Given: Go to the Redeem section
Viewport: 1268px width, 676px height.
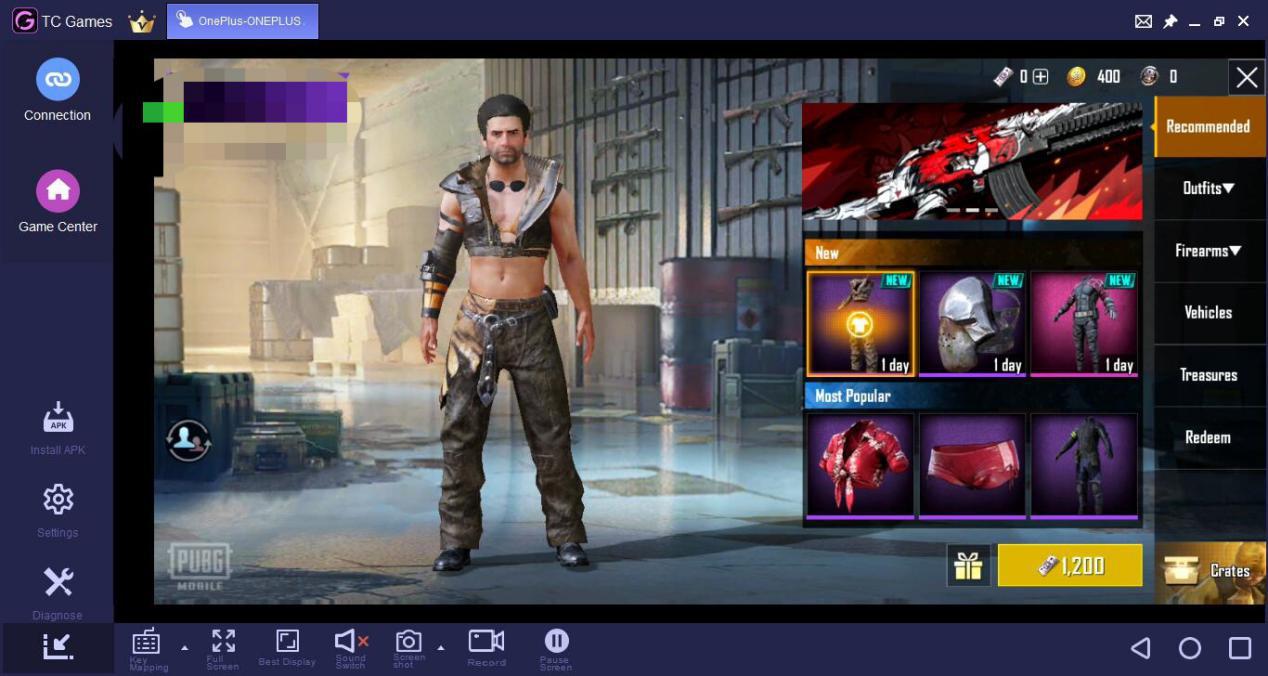Looking at the screenshot, I should (x=1208, y=438).
